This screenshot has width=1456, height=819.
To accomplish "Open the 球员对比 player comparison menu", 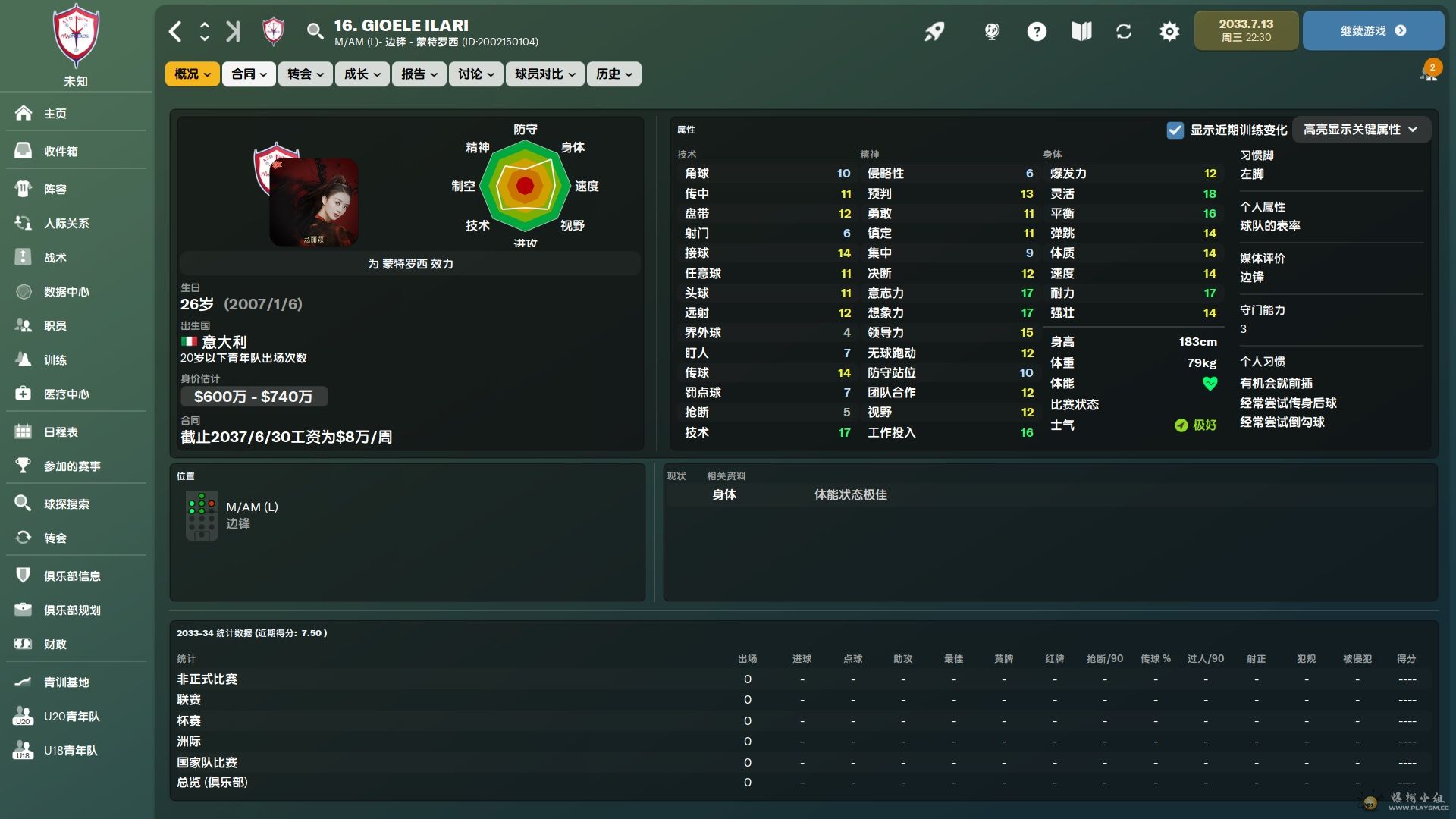I will 544,74.
